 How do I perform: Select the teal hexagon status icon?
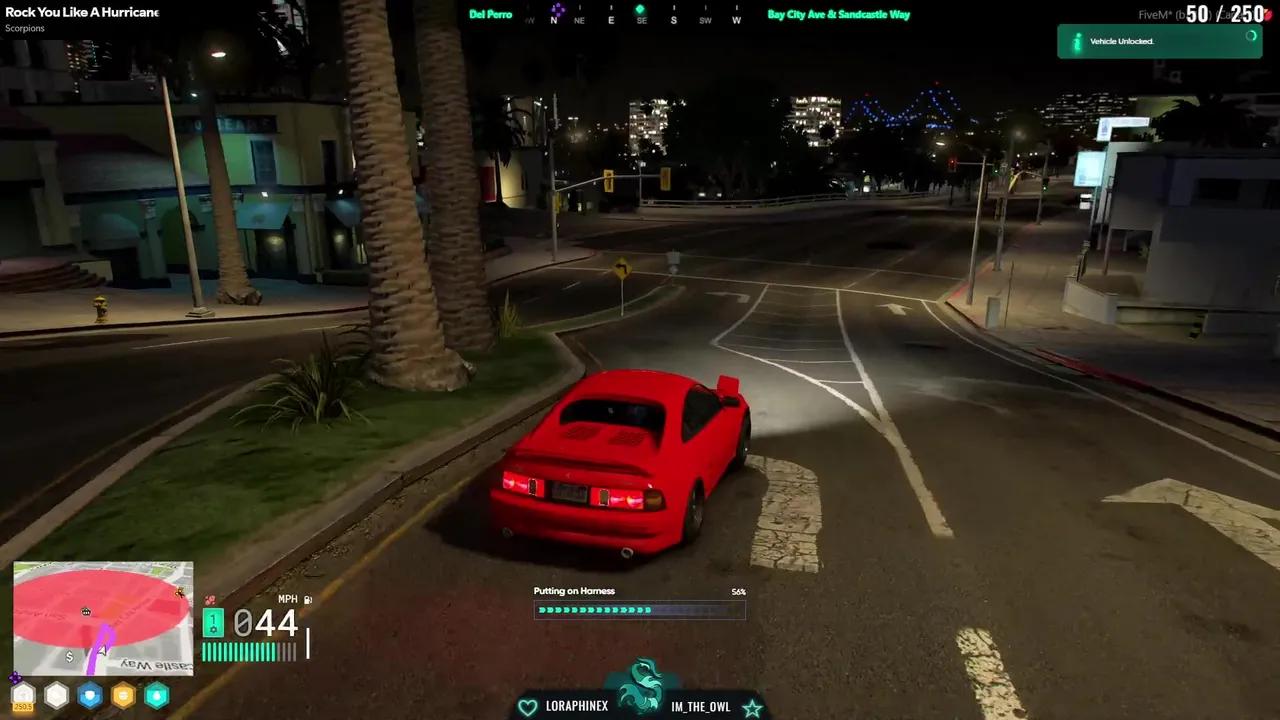(157, 695)
